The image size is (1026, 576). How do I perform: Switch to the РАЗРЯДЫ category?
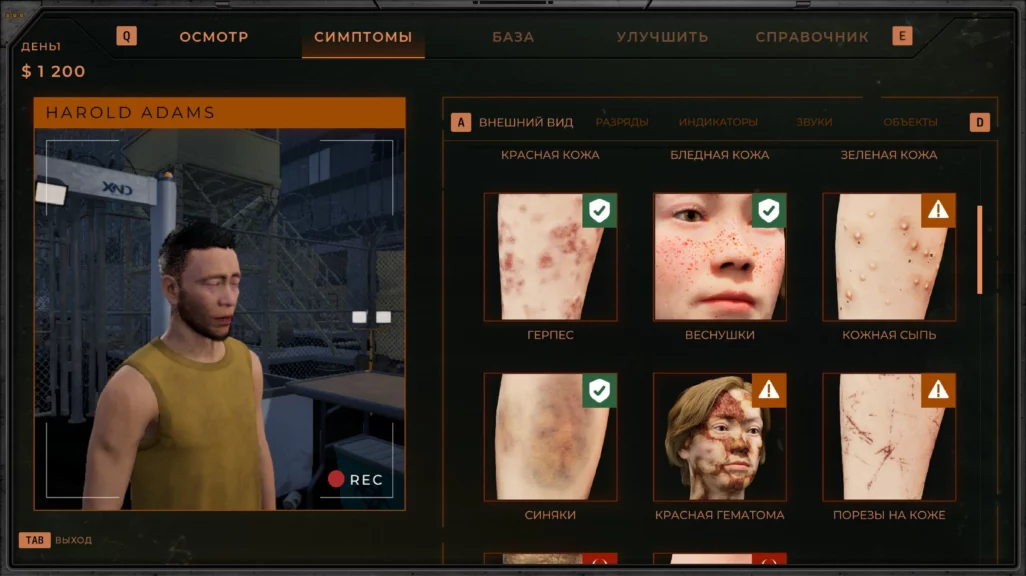pos(622,122)
